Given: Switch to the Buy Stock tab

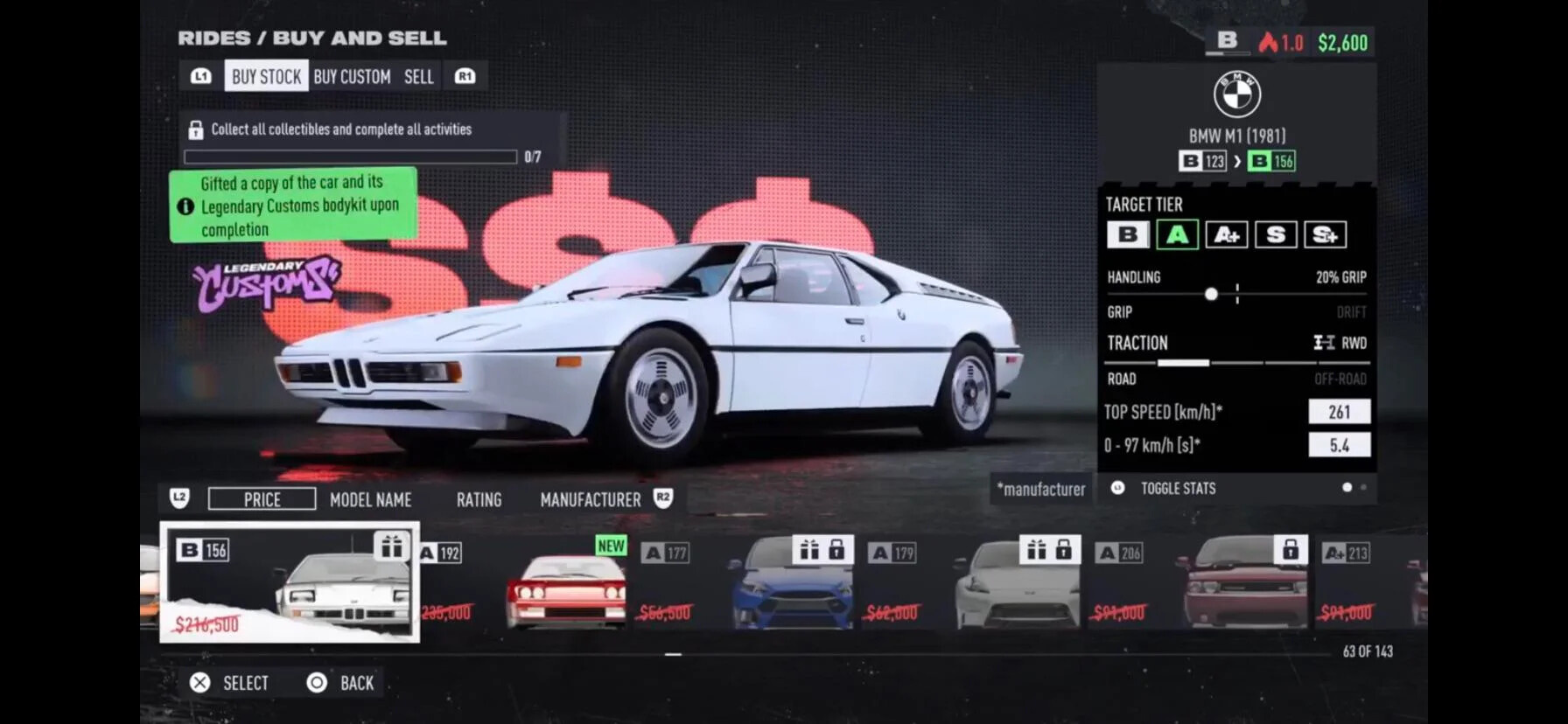Looking at the screenshot, I should 266,76.
